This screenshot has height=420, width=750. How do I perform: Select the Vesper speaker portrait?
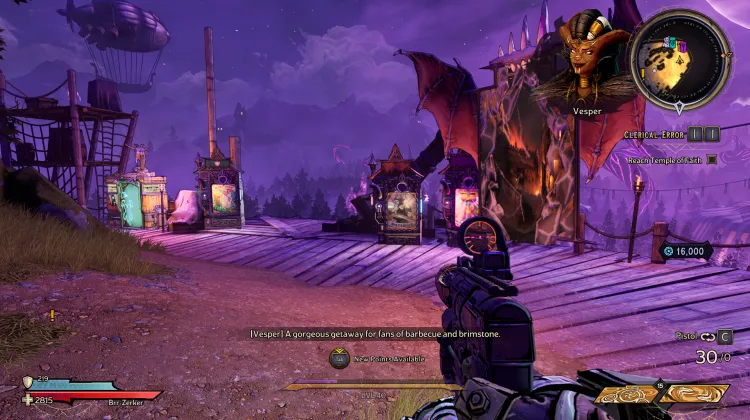click(x=587, y=55)
